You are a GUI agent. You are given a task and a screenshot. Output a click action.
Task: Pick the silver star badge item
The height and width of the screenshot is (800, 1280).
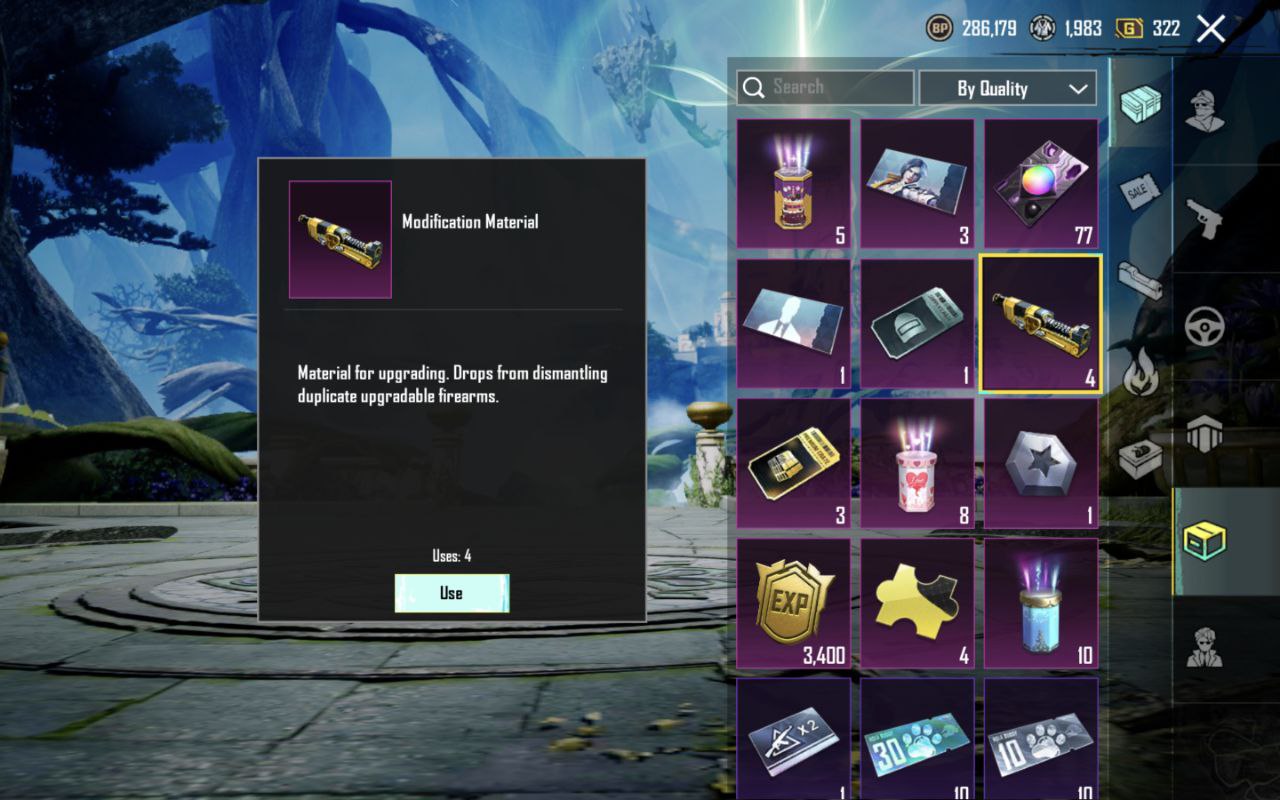tap(1040, 464)
